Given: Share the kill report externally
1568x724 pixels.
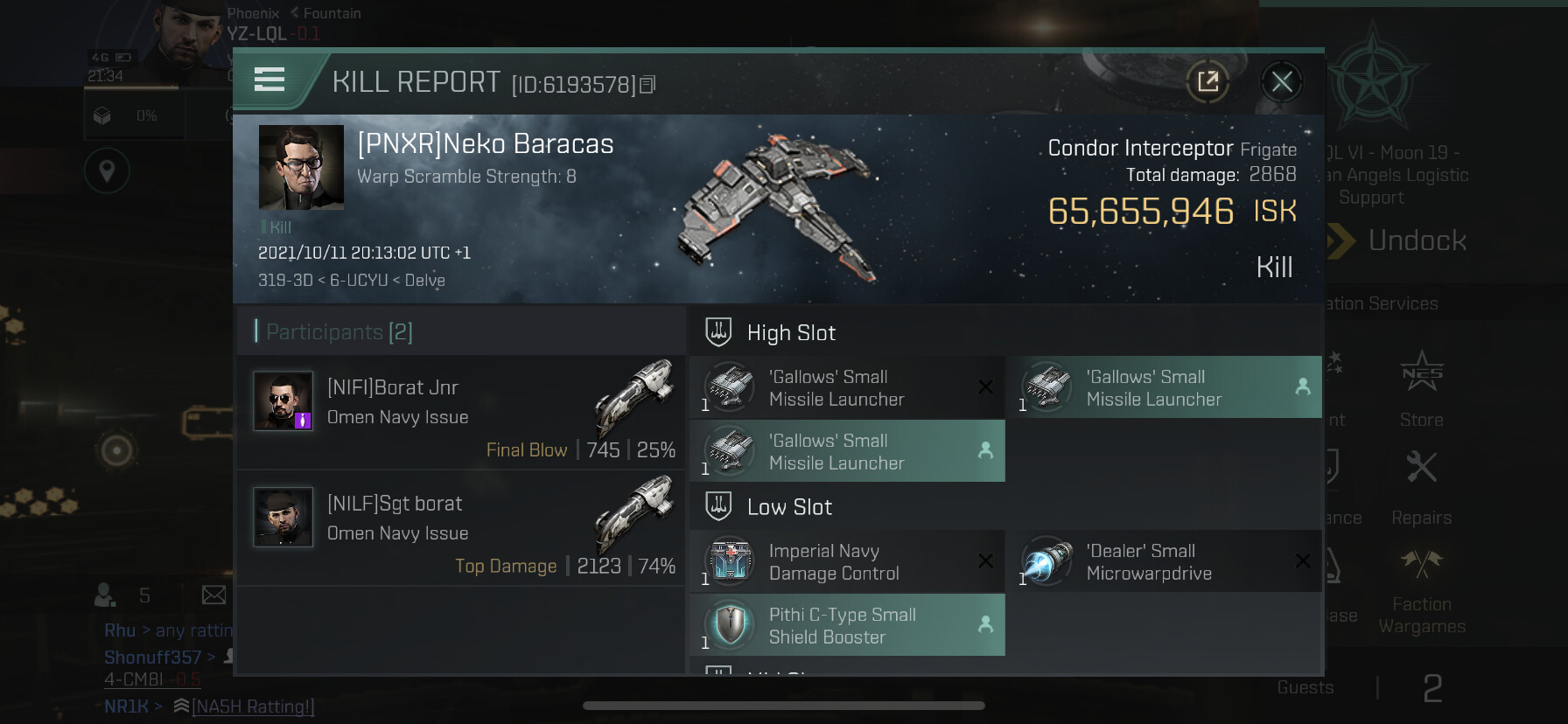Looking at the screenshot, I should tap(1208, 82).
